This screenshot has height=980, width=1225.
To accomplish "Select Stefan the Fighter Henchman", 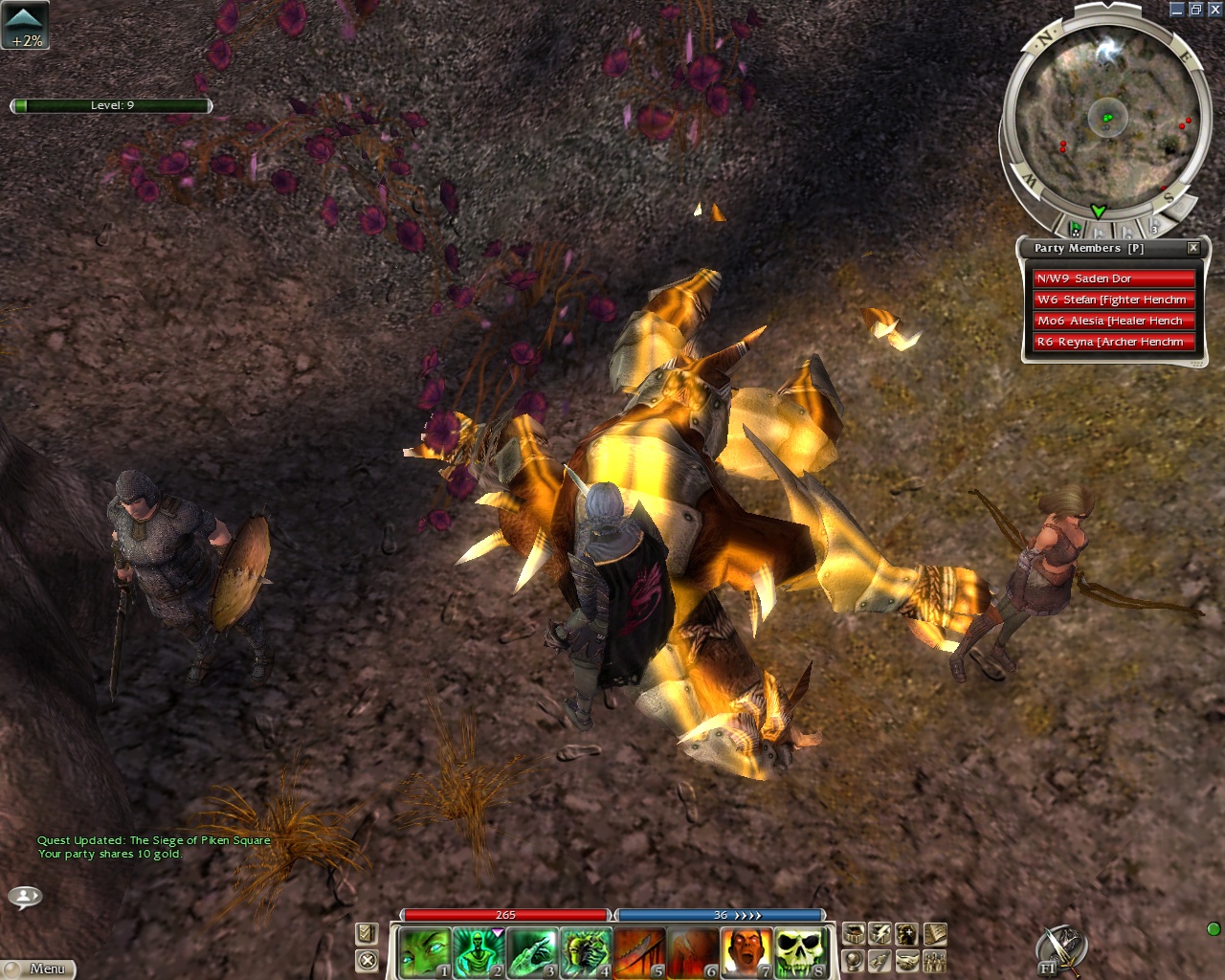I will 1114,300.
